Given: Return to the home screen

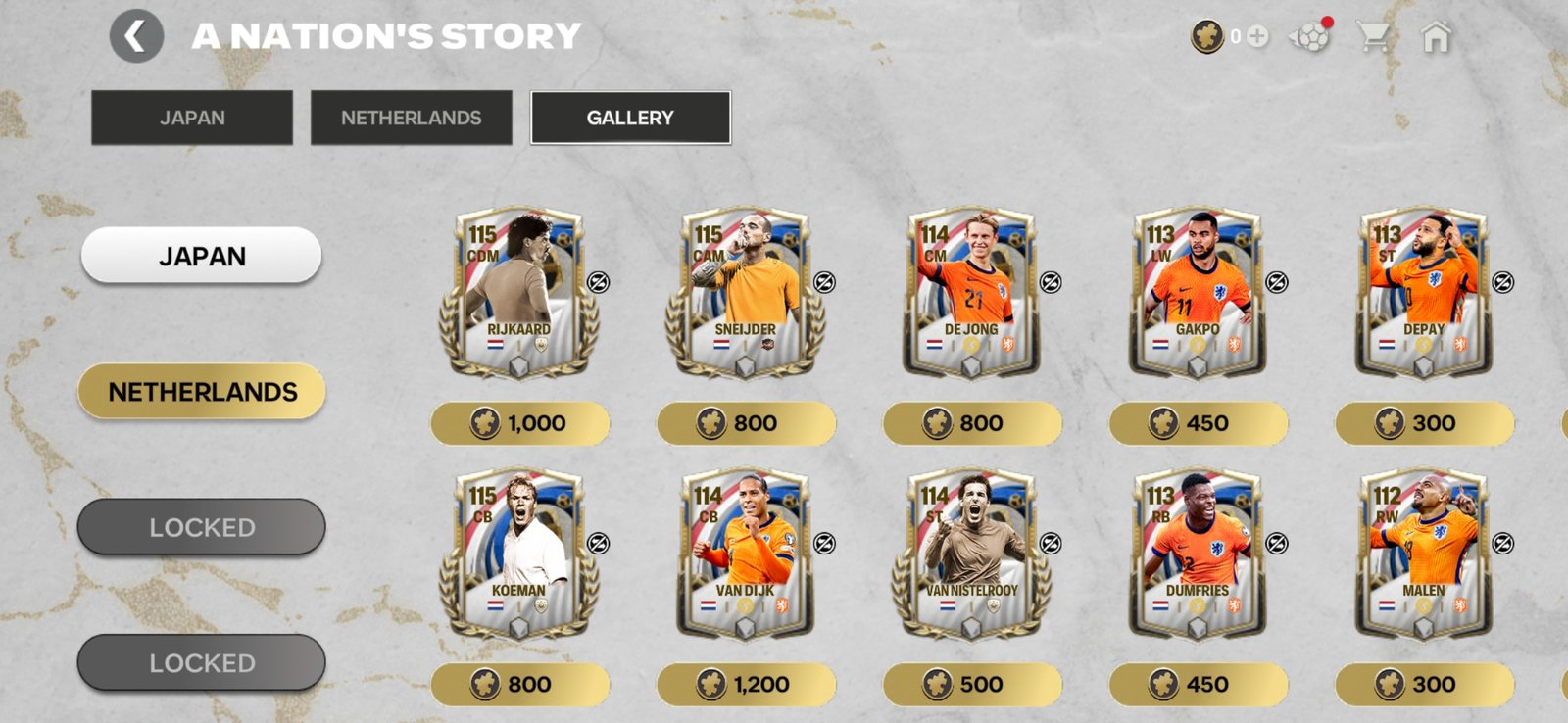Looking at the screenshot, I should point(1436,37).
